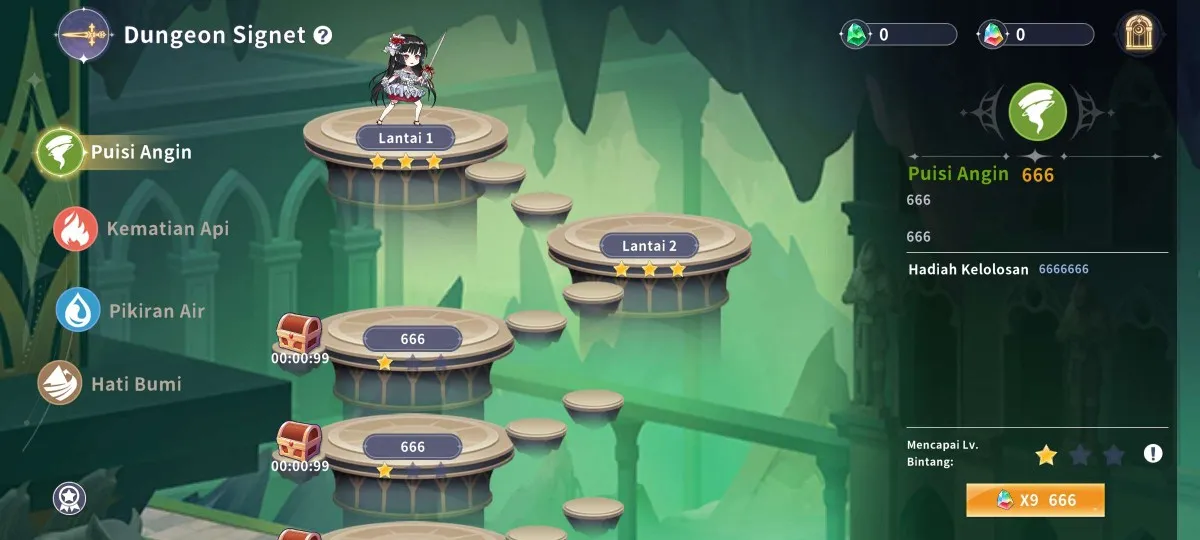Choose the Hati Bumi earth tab
This screenshot has height=540, width=1200.
(x=112, y=384)
